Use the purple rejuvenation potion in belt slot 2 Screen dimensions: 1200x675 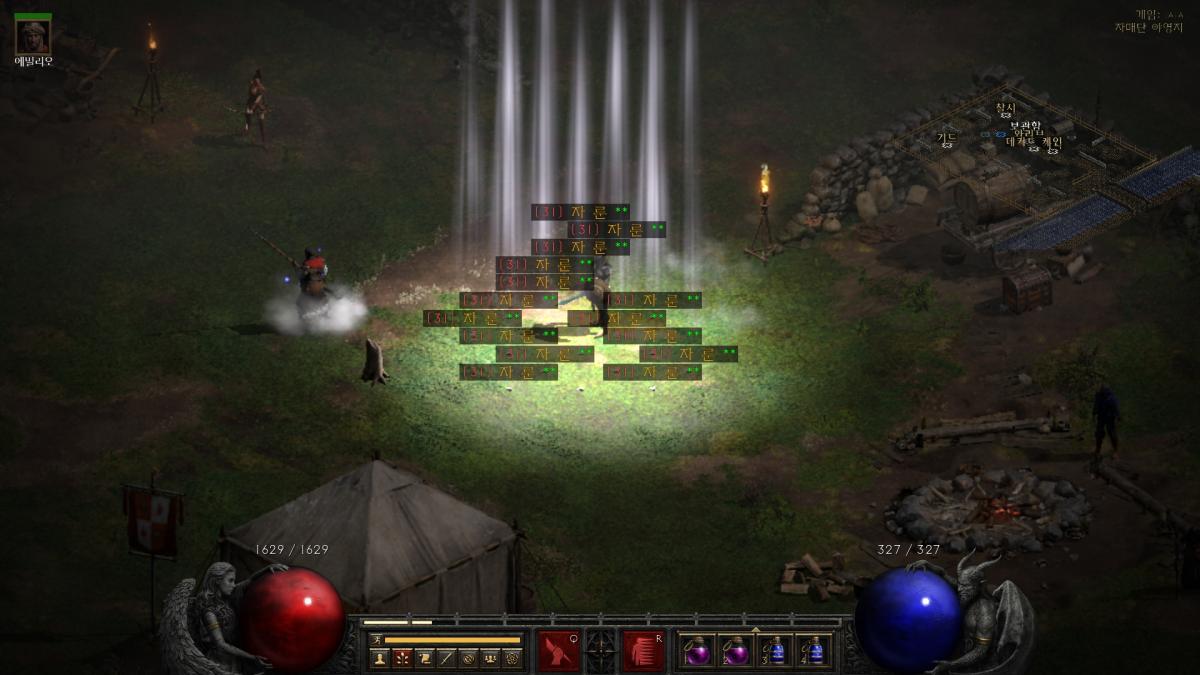pyautogui.click(x=735, y=651)
